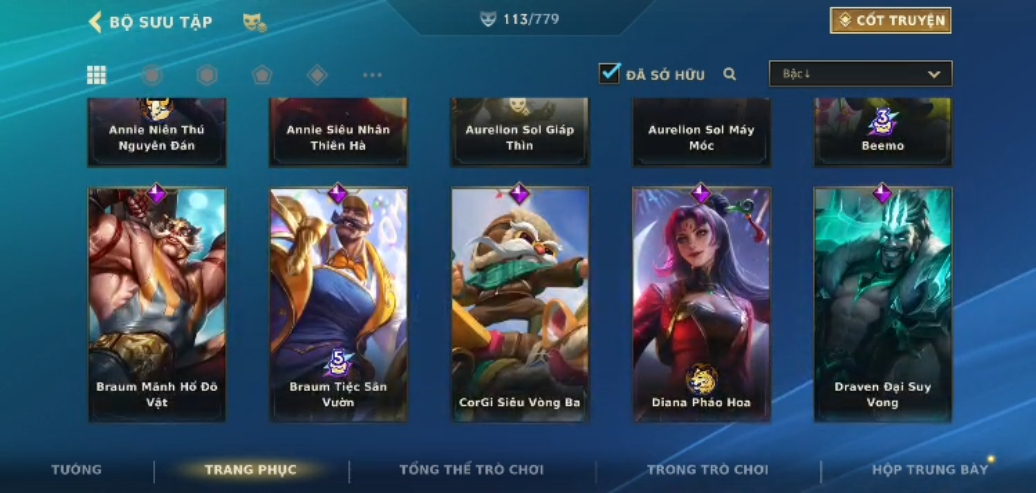The height and width of the screenshot is (493, 1036).
Task: Open the Annie Siêu Nhân Thiên Hà card
Action: 338,133
